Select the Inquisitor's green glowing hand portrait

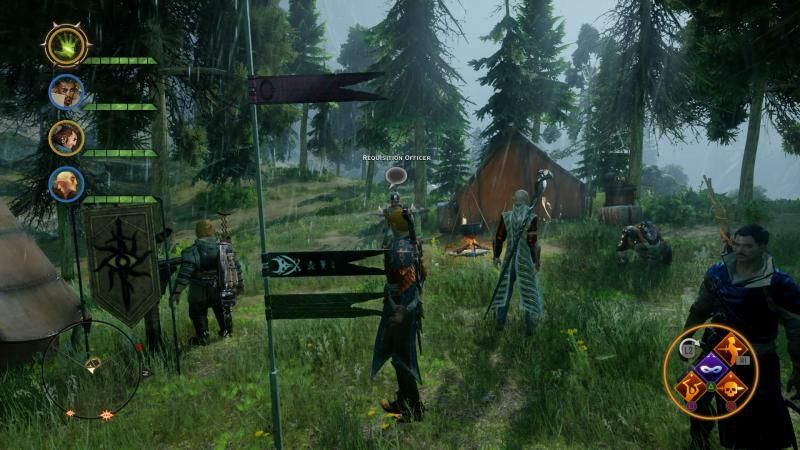coord(67,45)
